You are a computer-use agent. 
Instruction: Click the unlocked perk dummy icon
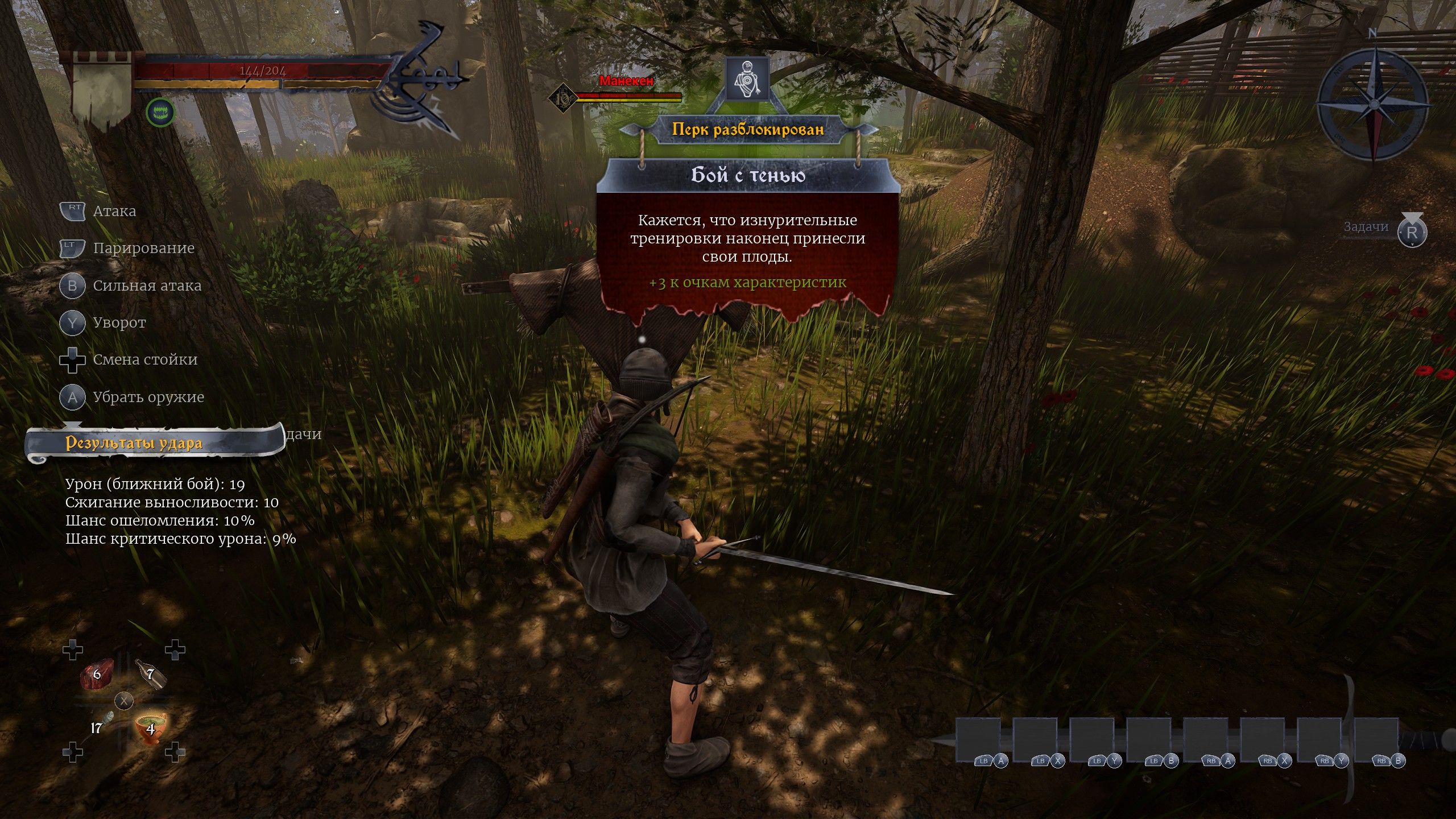click(x=747, y=79)
